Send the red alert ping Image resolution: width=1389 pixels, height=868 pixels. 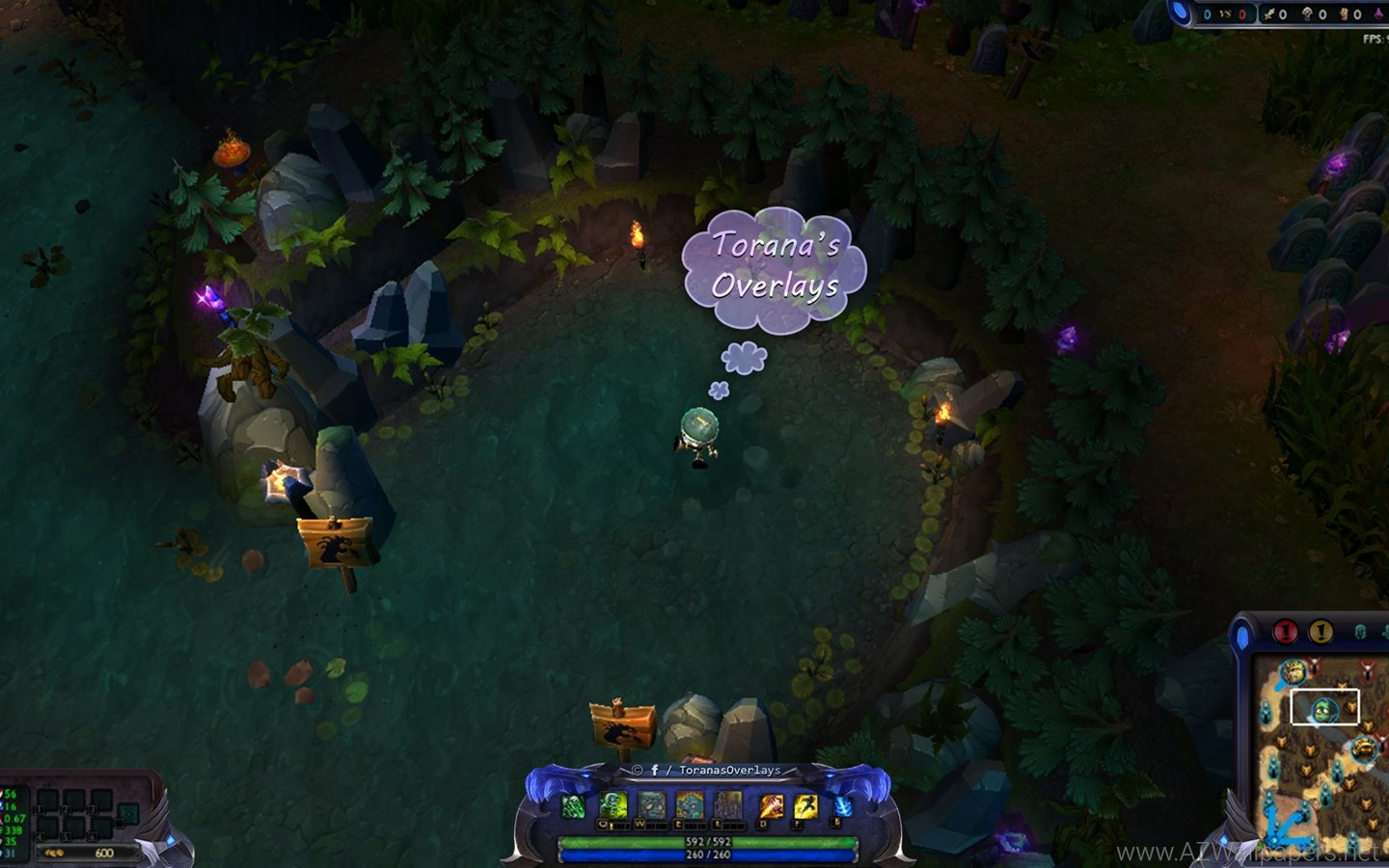(x=1285, y=632)
